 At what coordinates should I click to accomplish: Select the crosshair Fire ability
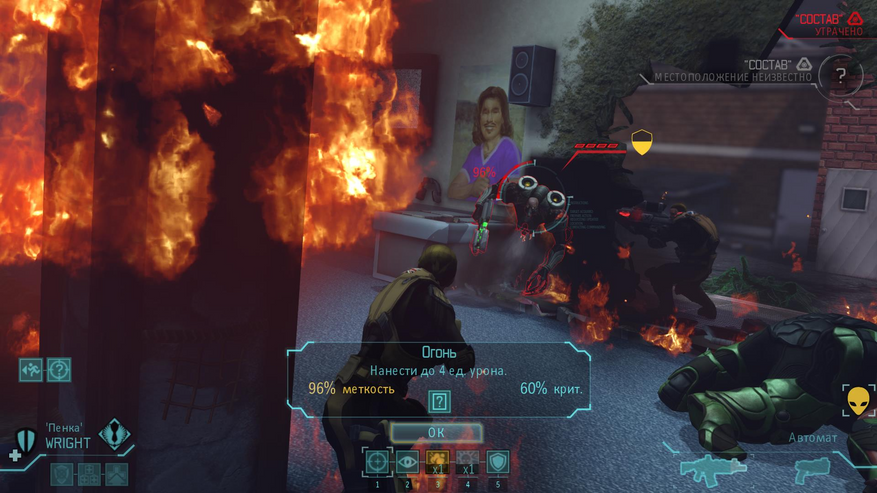(x=377, y=462)
